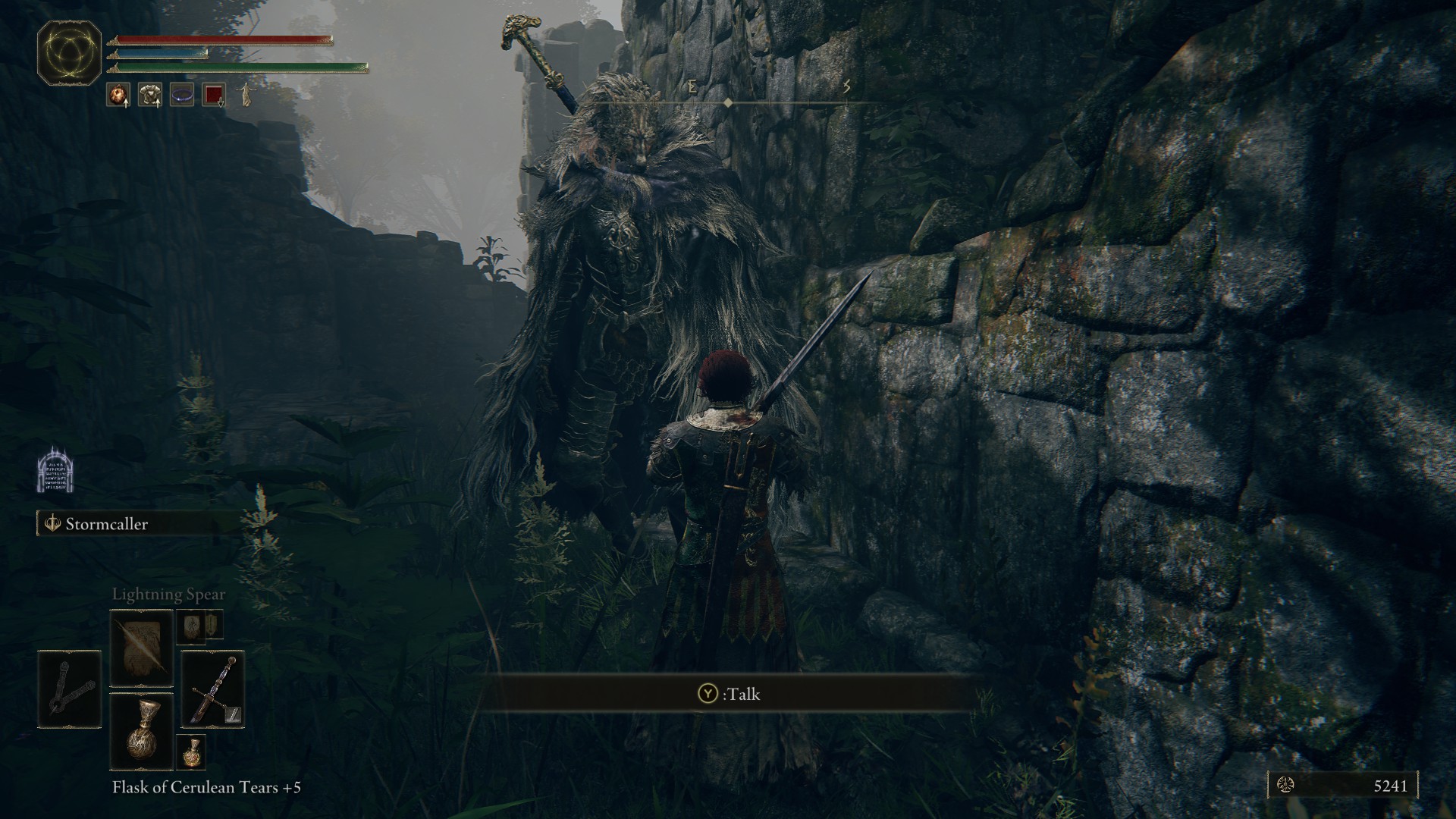Click the pale statue figure status icon
1456x819 pixels.
coord(246,95)
